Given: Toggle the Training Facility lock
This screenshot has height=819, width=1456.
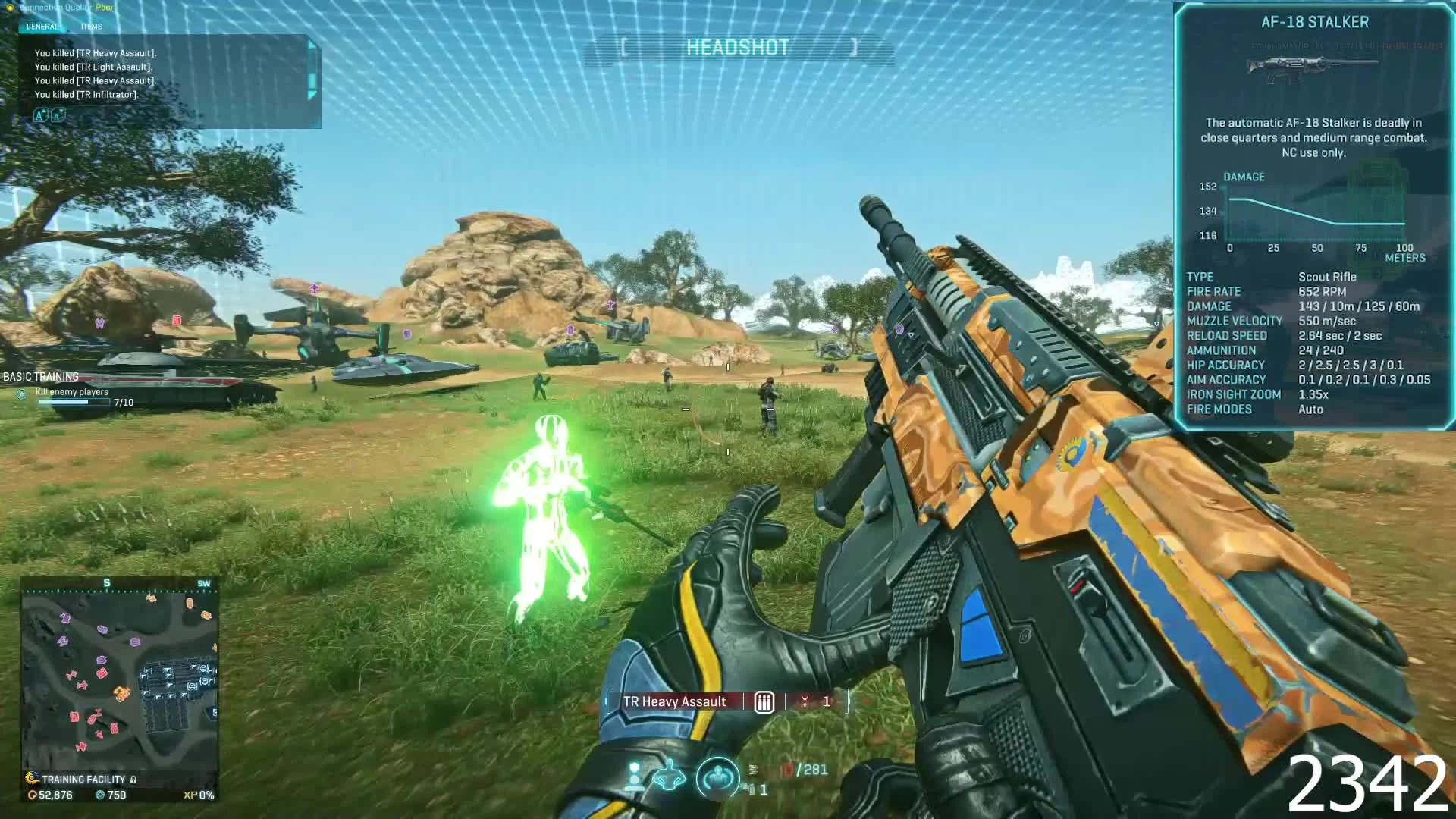Looking at the screenshot, I should point(133,779).
